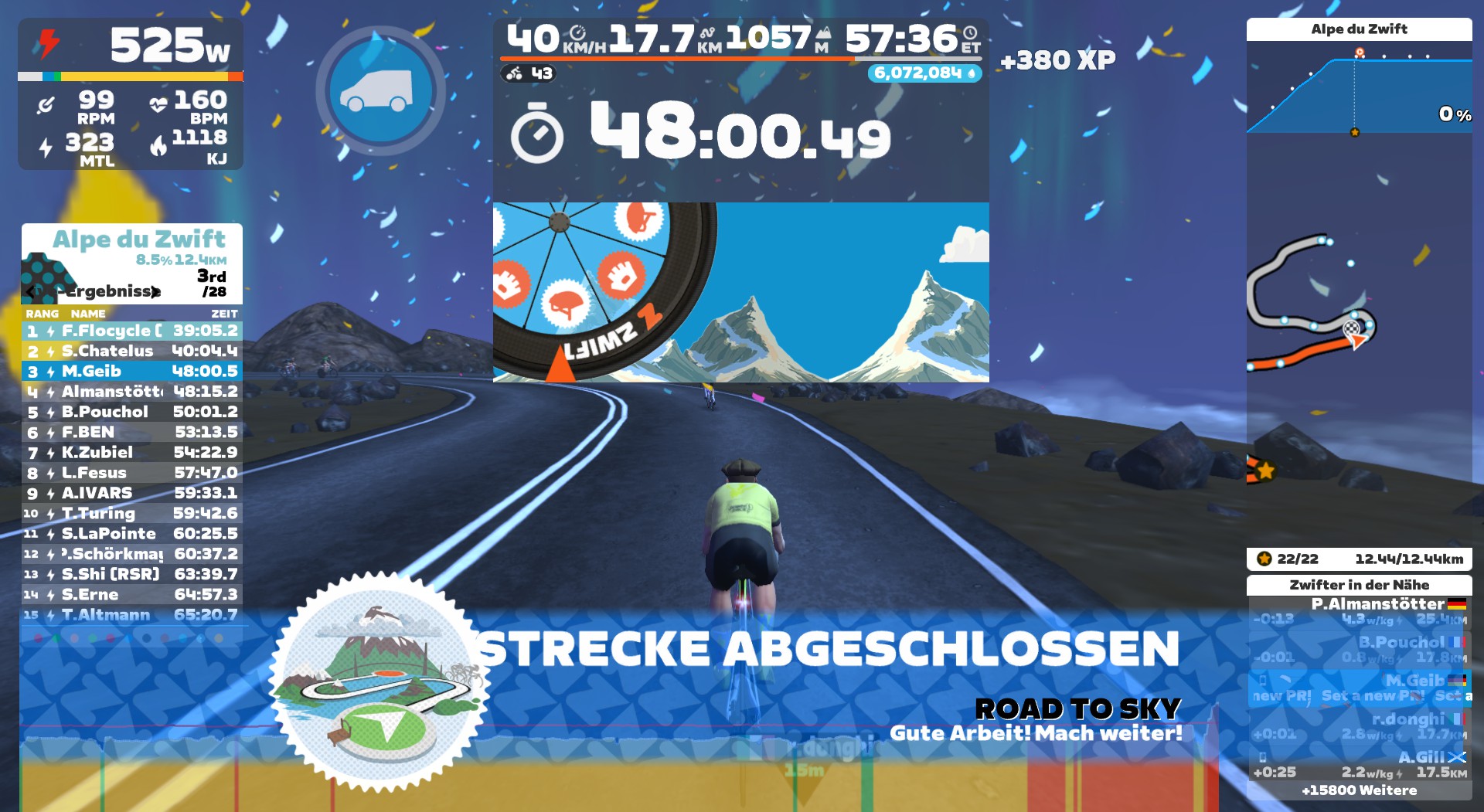Select F.BEN in the results list

(131, 433)
